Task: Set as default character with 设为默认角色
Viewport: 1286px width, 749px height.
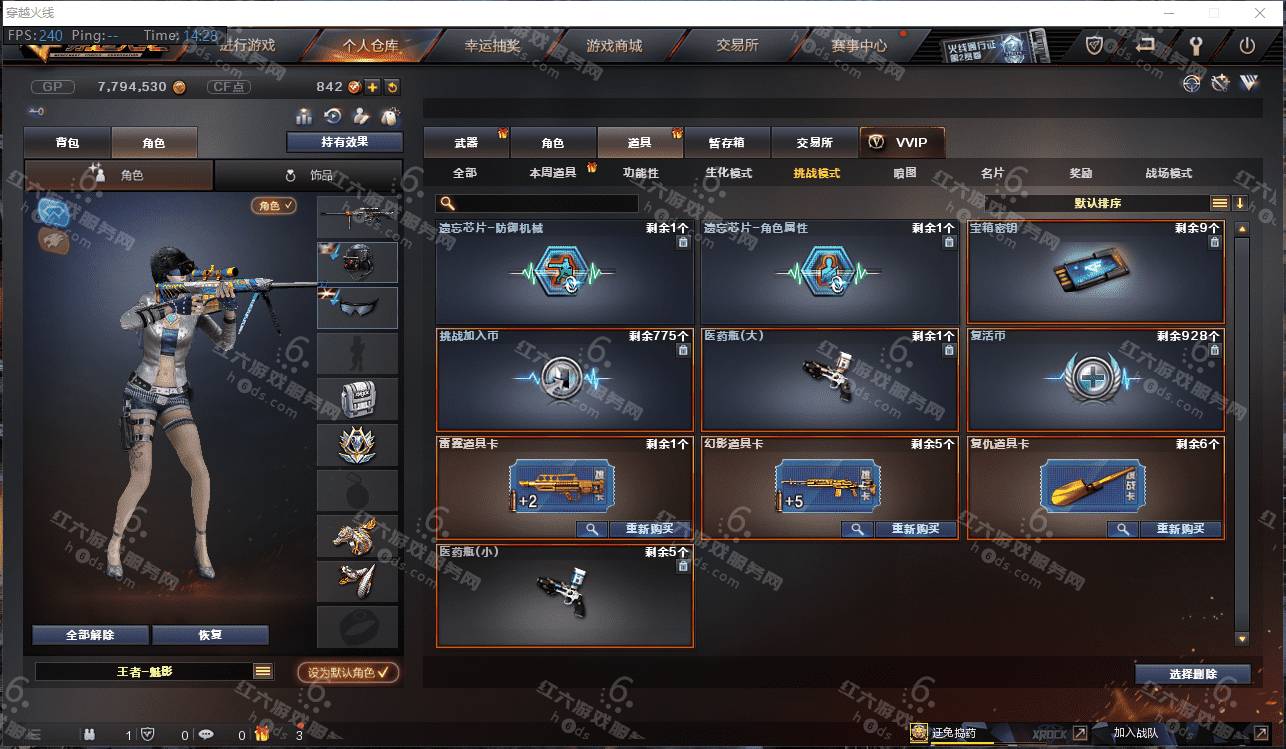Action: (348, 673)
